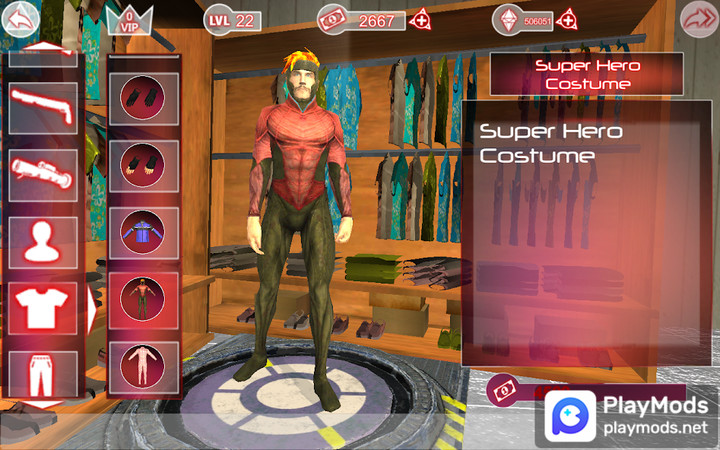Select the shotgun weapon category
Image resolution: width=720 pixels, height=450 pixels.
43,106
